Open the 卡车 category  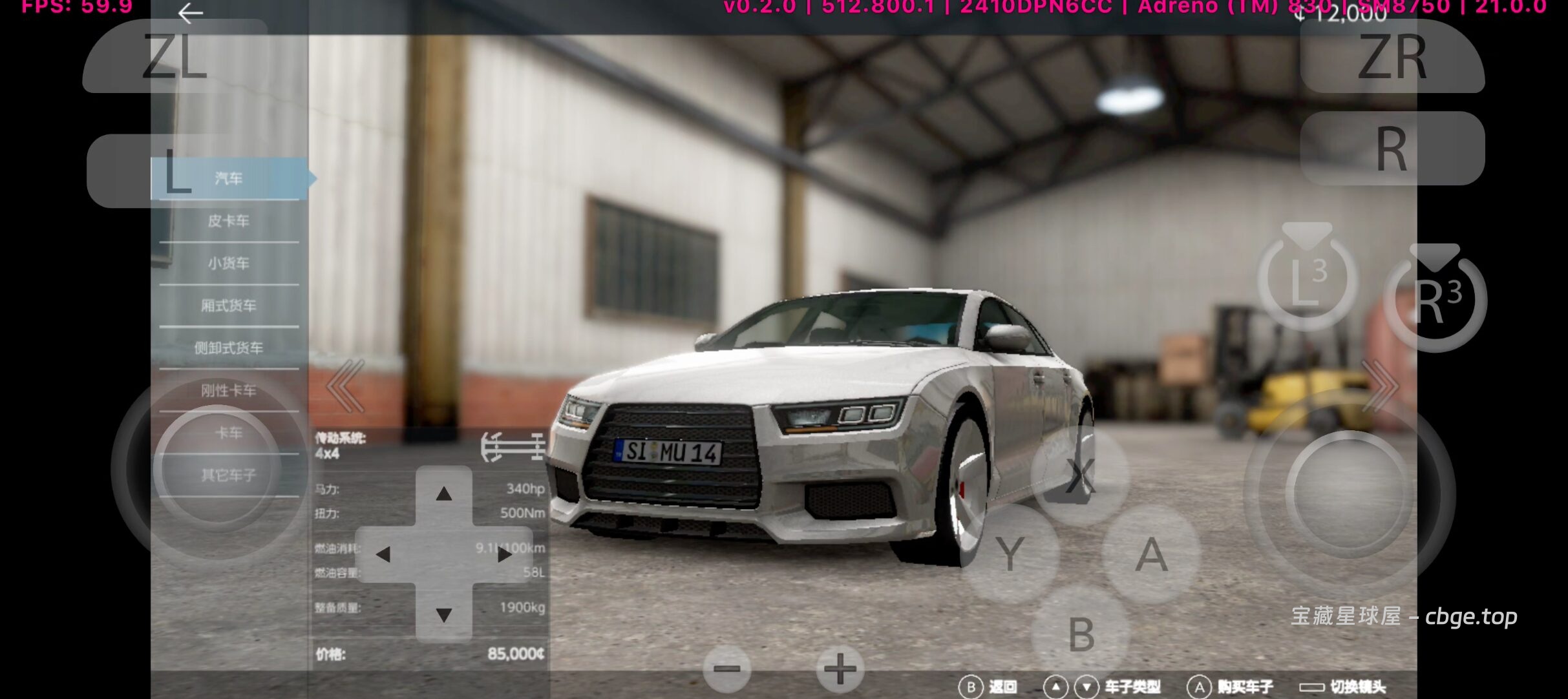(x=229, y=433)
